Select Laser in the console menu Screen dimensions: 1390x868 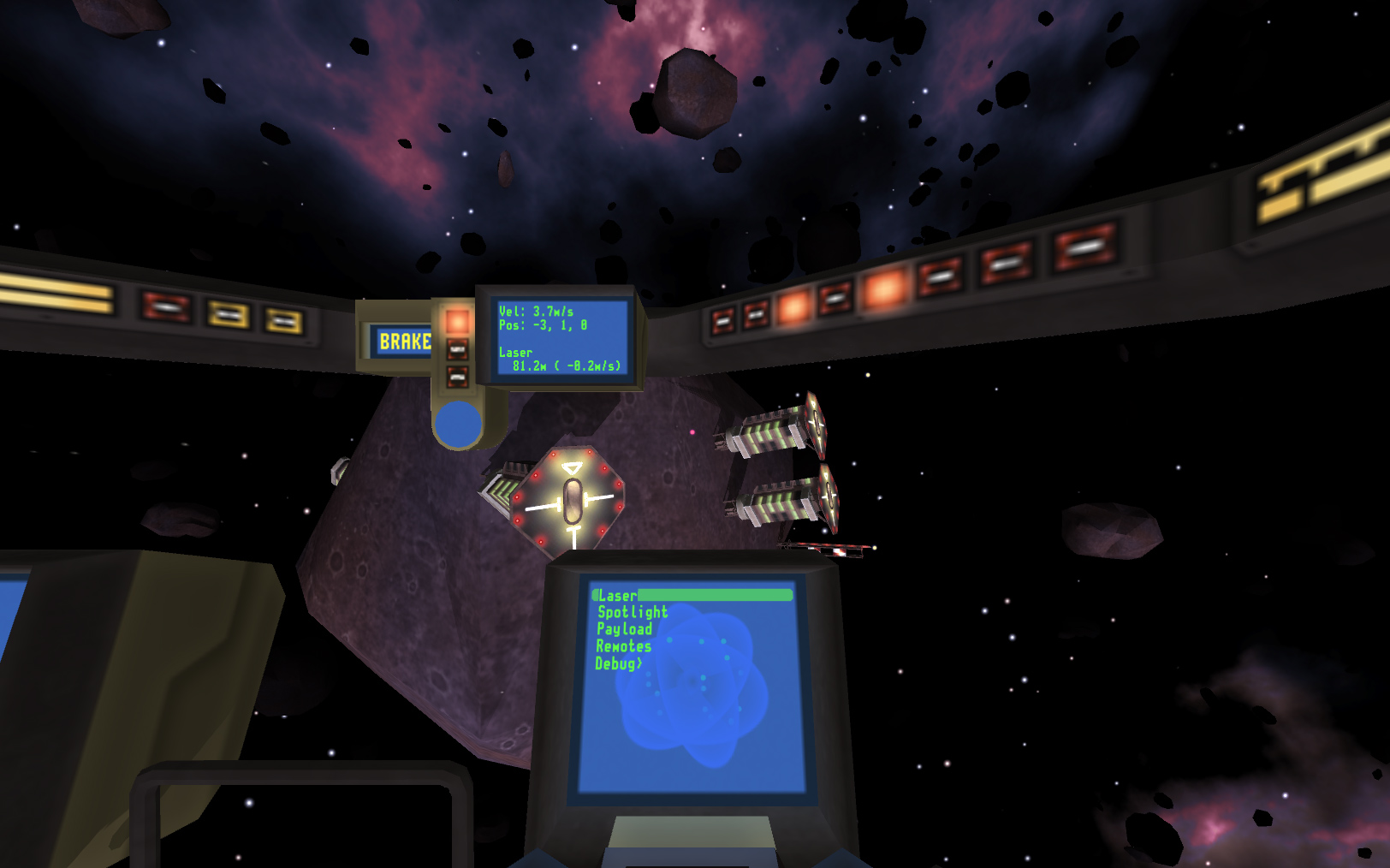(616, 596)
